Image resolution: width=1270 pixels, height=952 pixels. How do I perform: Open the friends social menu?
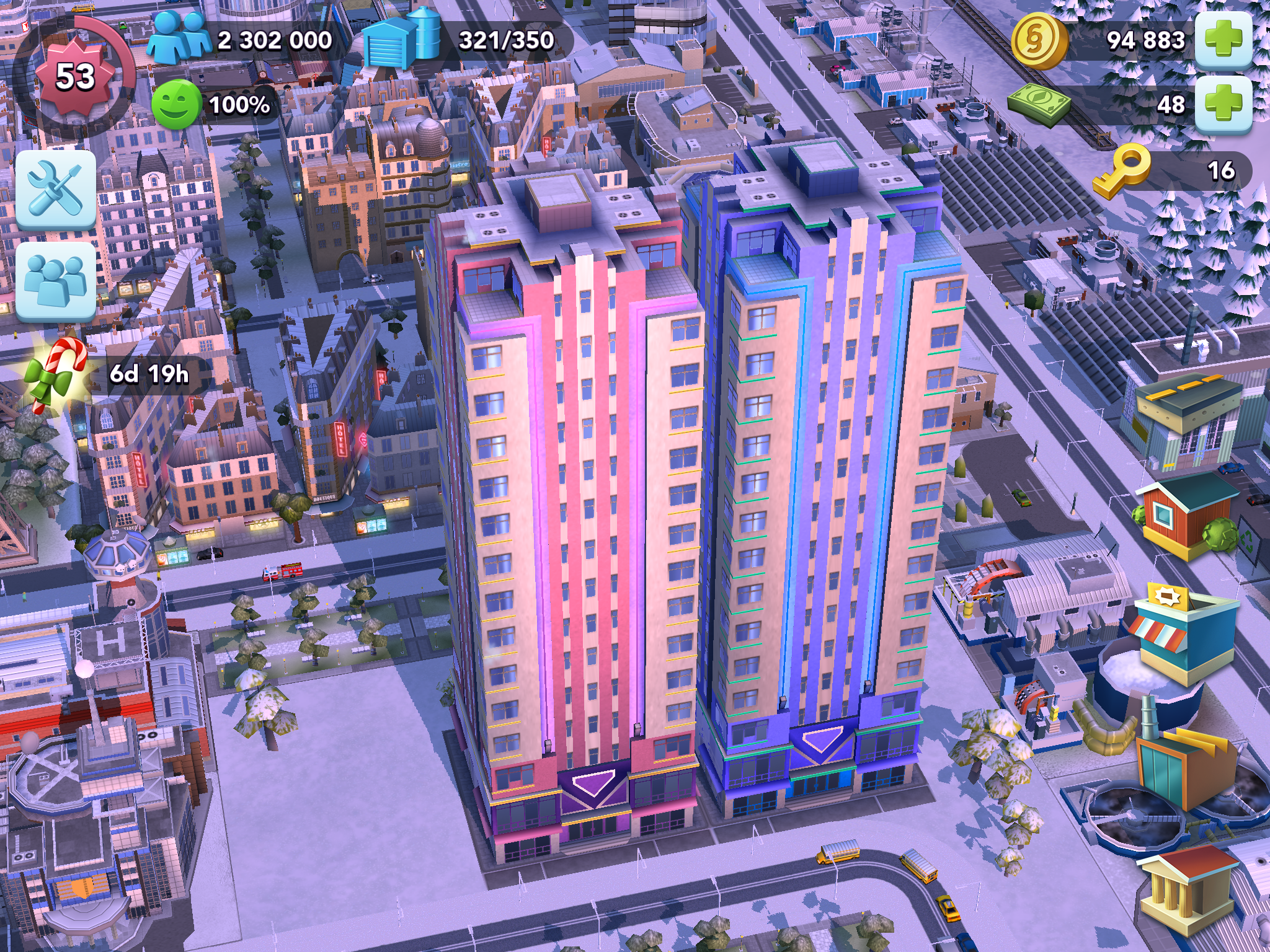tap(56, 281)
